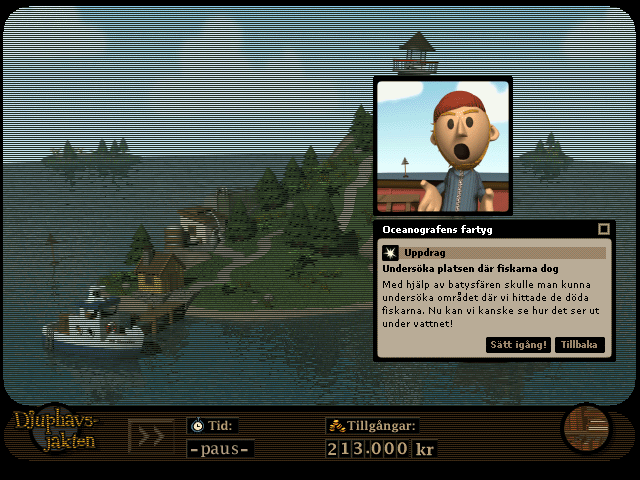Select the Djuphavsjakten game logo
This screenshot has height=480, width=640.
coord(57,431)
